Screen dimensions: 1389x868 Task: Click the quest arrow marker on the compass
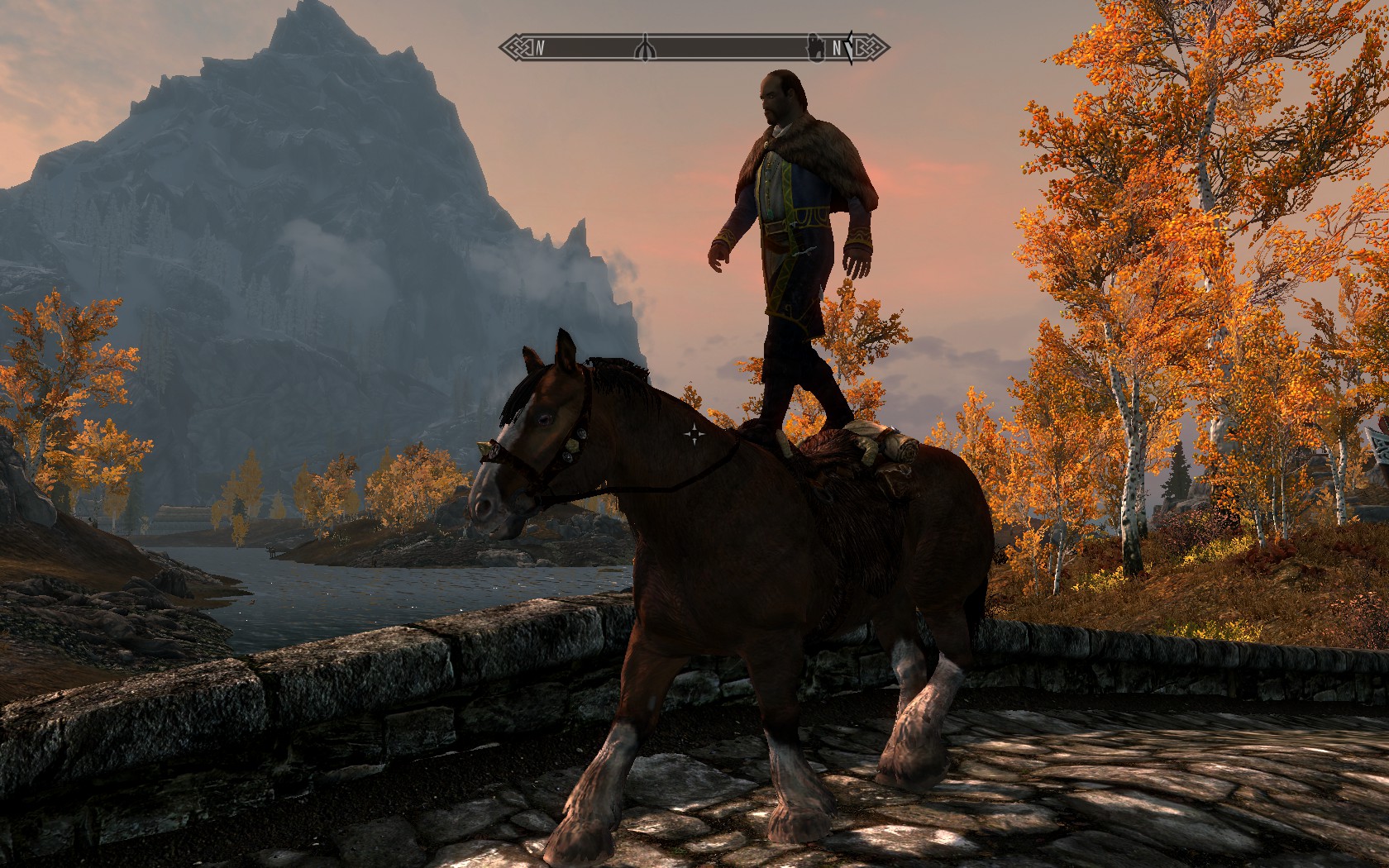[x=847, y=47]
